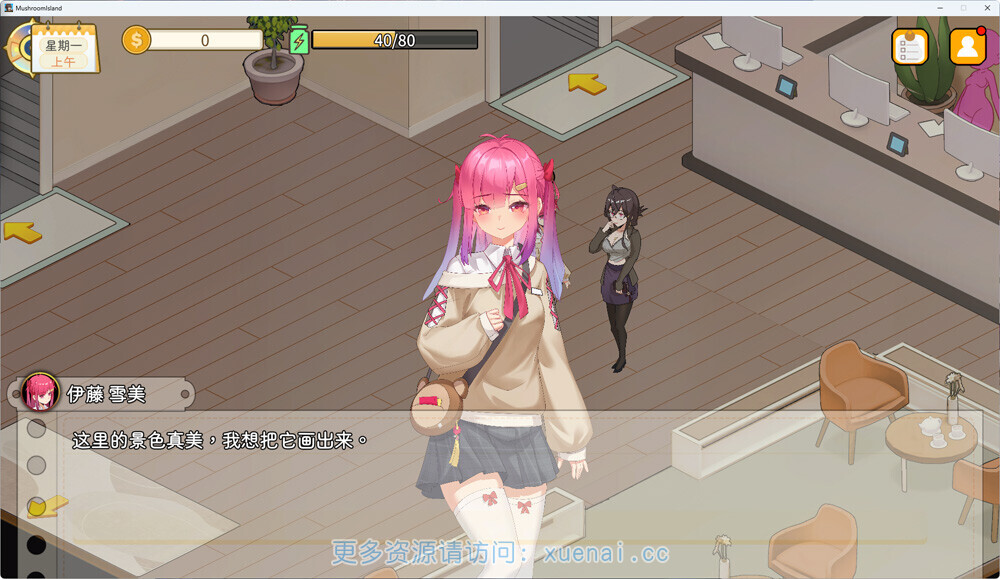The width and height of the screenshot is (1000, 579).
Task: Click the gold dollar coin icon
Action: [136, 40]
